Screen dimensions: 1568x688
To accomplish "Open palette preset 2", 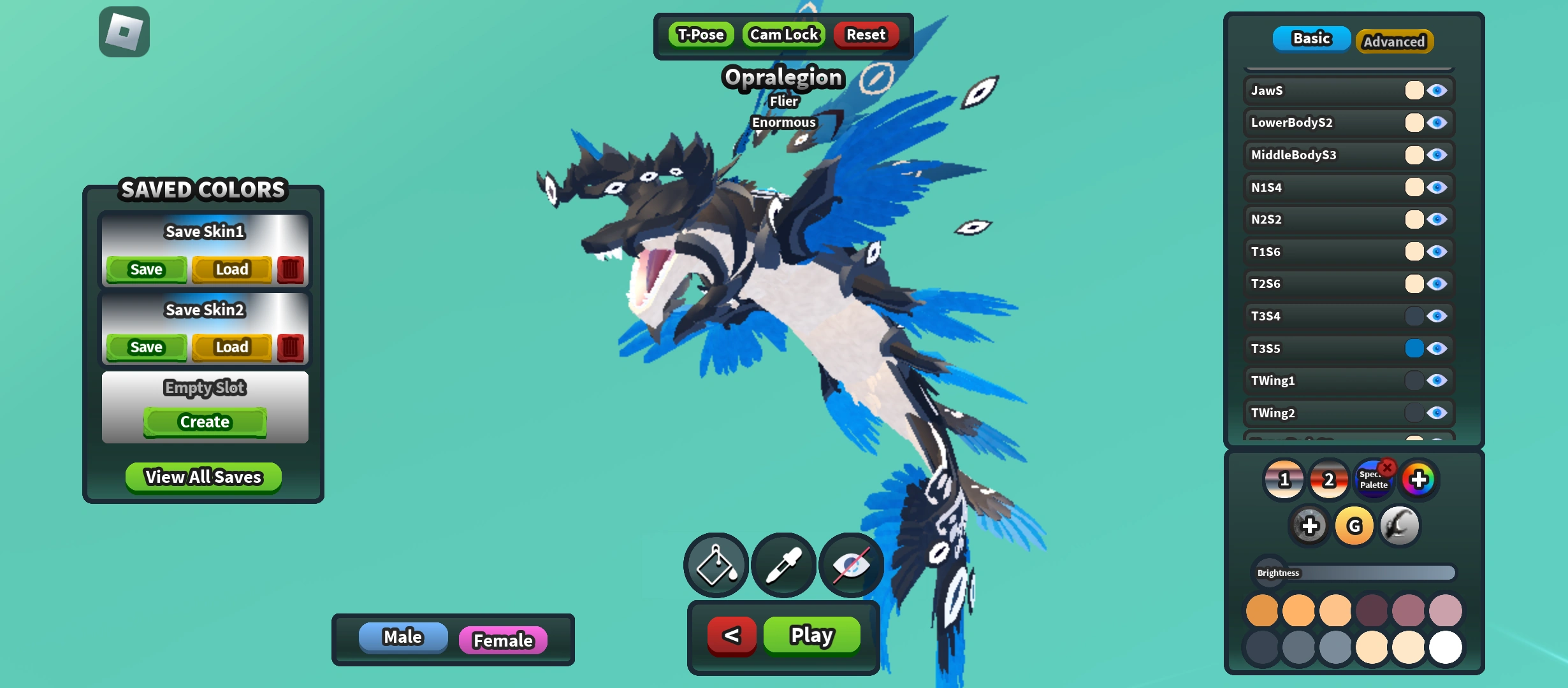I will [1328, 480].
